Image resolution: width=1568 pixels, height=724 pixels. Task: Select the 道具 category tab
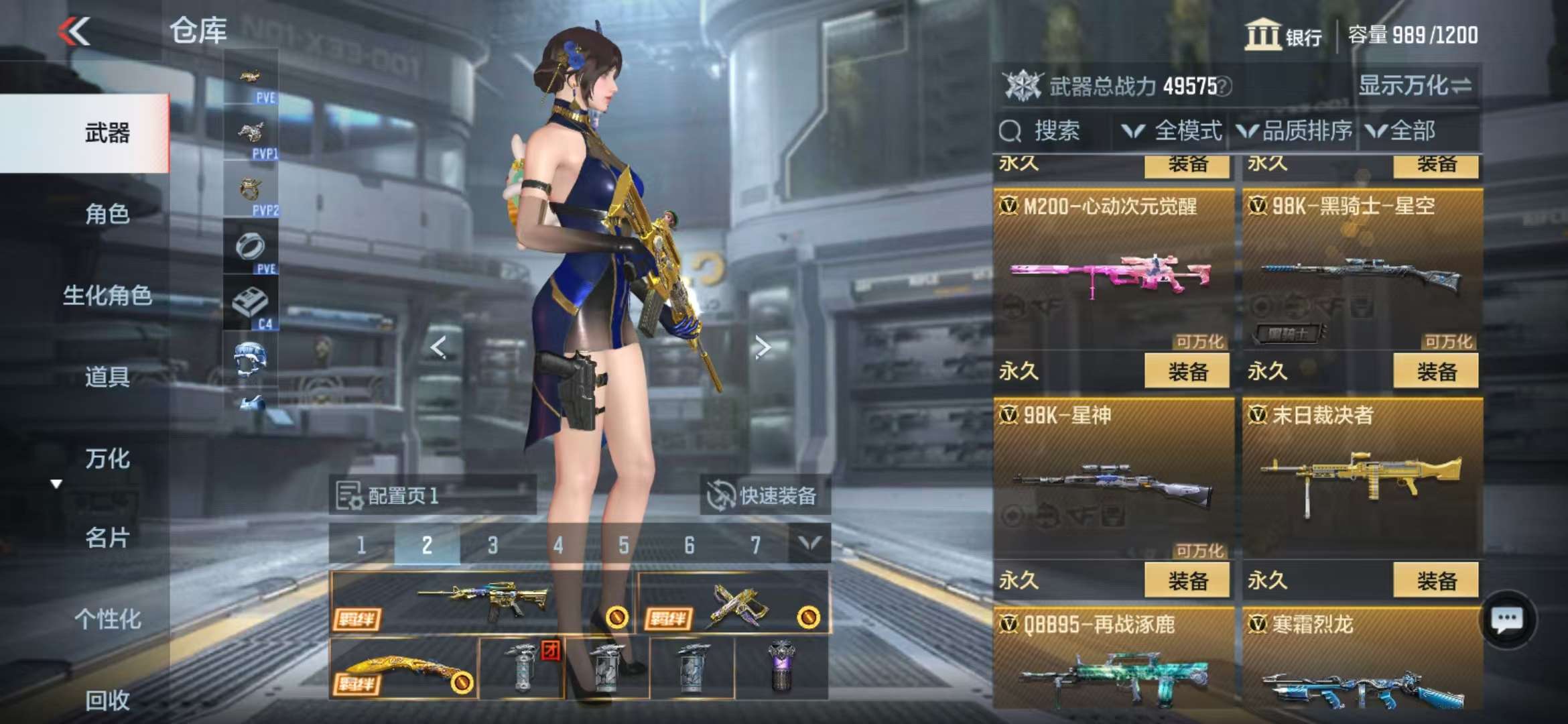coord(107,377)
